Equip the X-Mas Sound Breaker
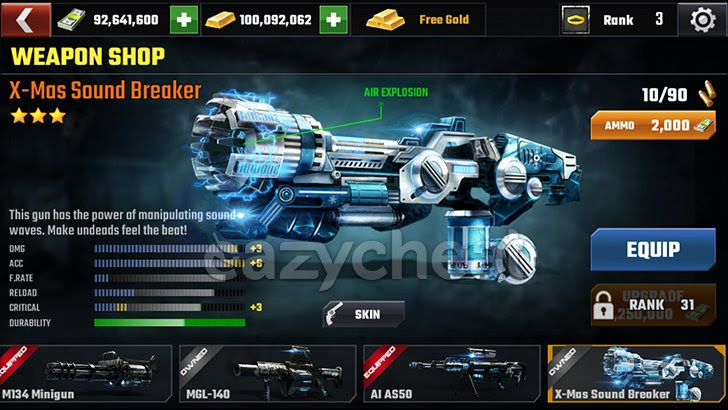This screenshot has height=410, width=728. click(x=652, y=249)
